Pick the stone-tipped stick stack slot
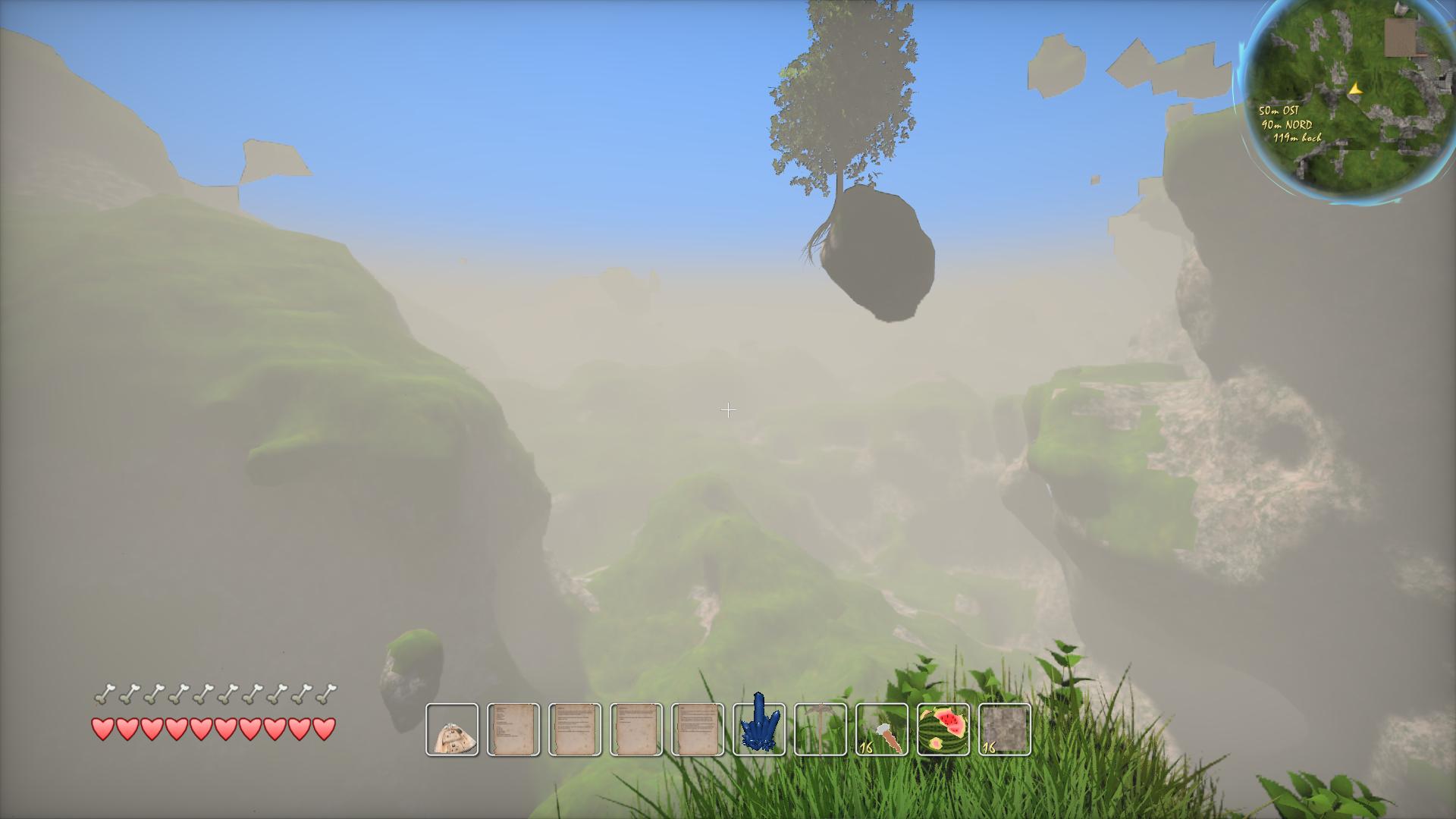The width and height of the screenshot is (1456, 819). [x=882, y=730]
